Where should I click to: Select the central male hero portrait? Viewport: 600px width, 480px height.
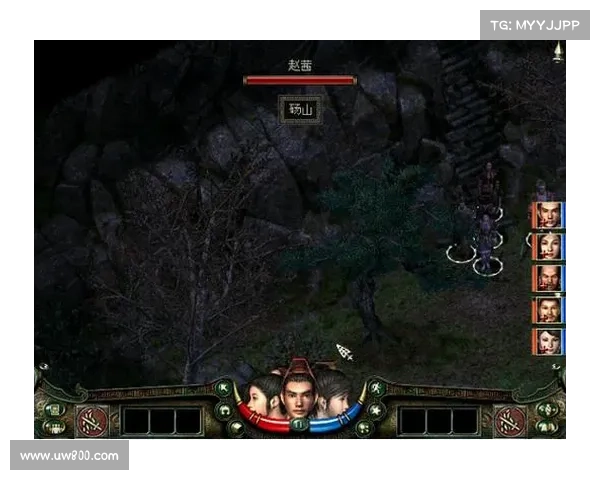pyautogui.click(x=297, y=395)
